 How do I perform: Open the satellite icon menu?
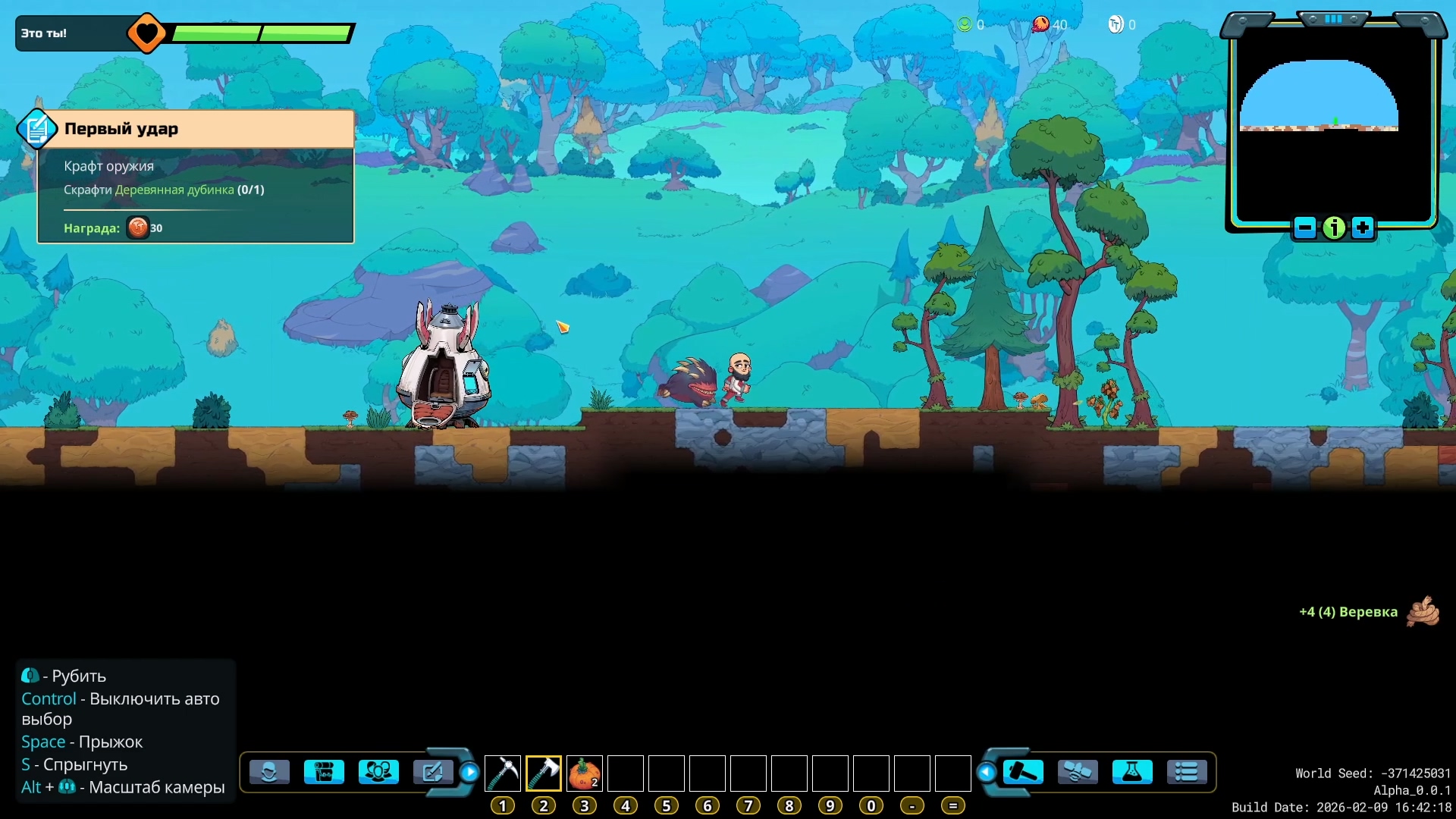pyautogui.click(x=1078, y=772)
